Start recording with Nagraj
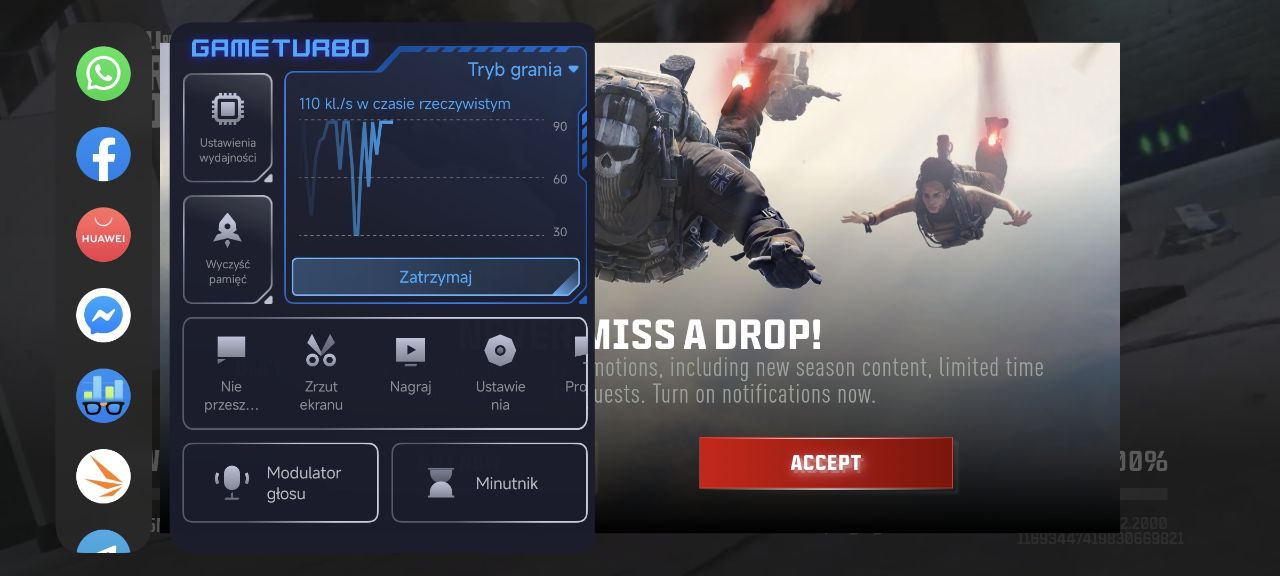1280x576 pixels. click(410, 366)
